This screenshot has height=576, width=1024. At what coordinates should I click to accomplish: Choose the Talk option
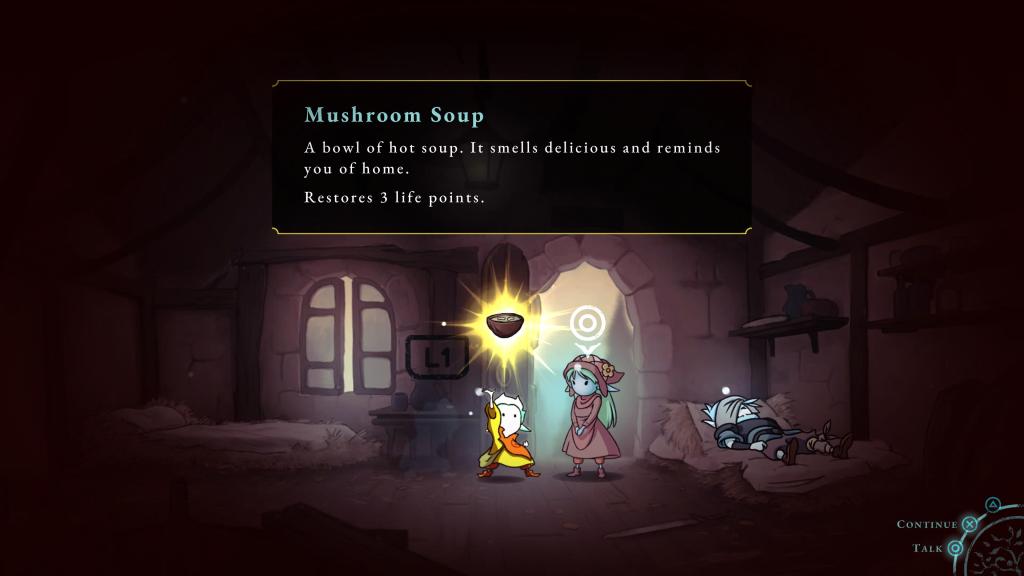coord(955,548)
